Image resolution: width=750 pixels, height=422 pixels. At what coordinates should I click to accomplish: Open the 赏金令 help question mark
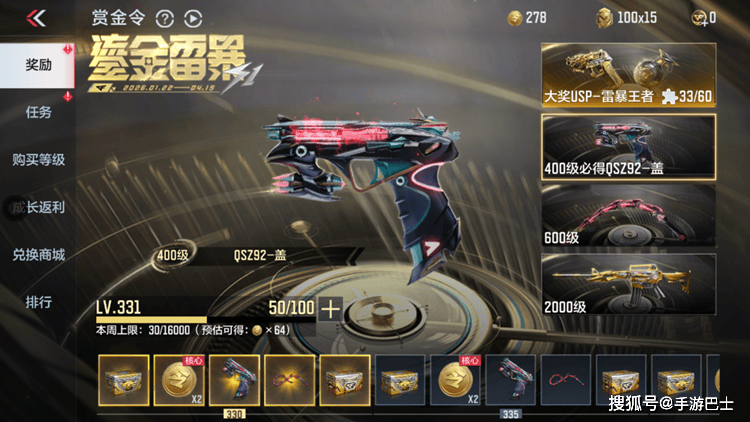click(x=165, y=18)
